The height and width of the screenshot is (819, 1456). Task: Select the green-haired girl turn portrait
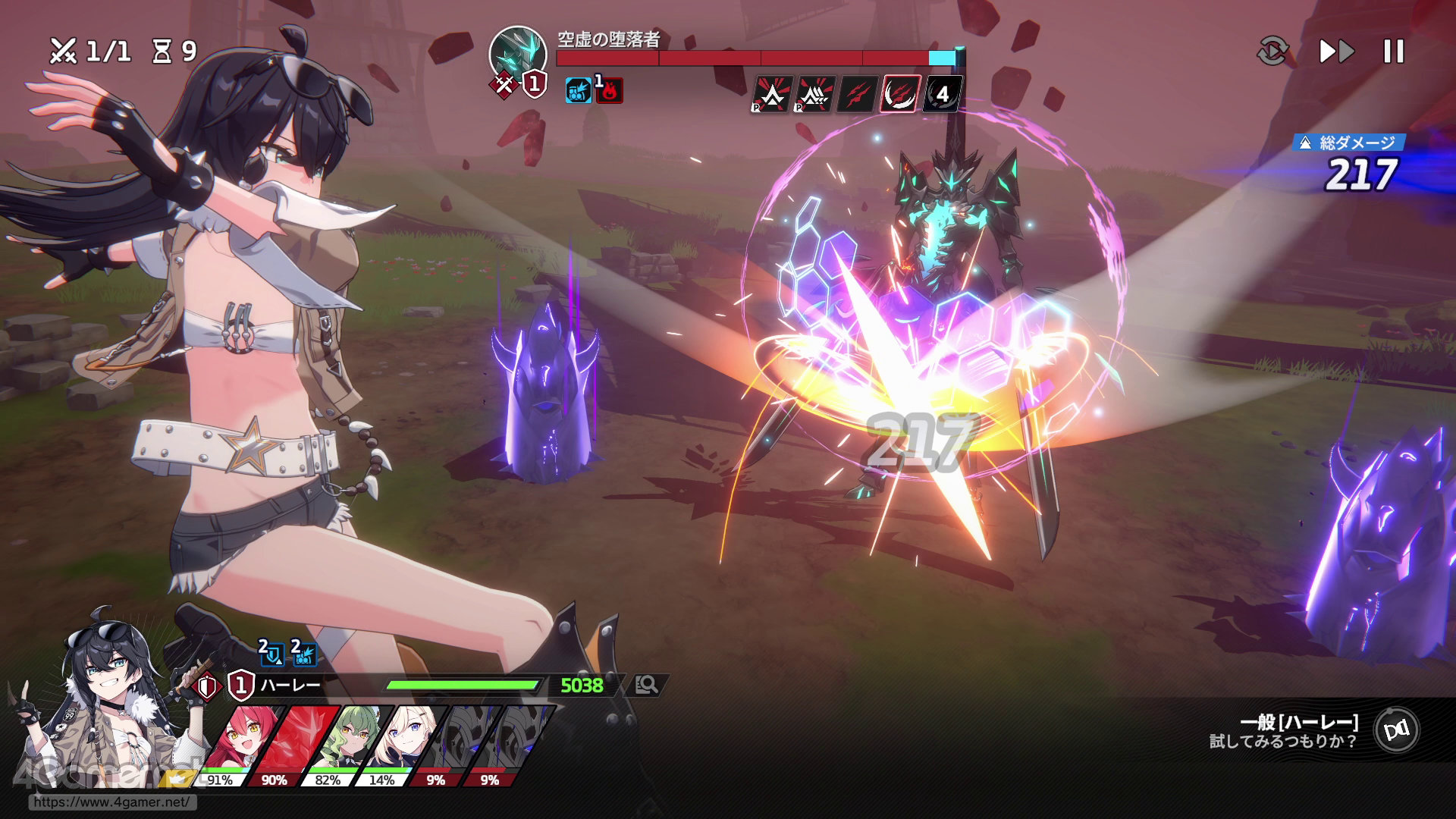point(350,739)
